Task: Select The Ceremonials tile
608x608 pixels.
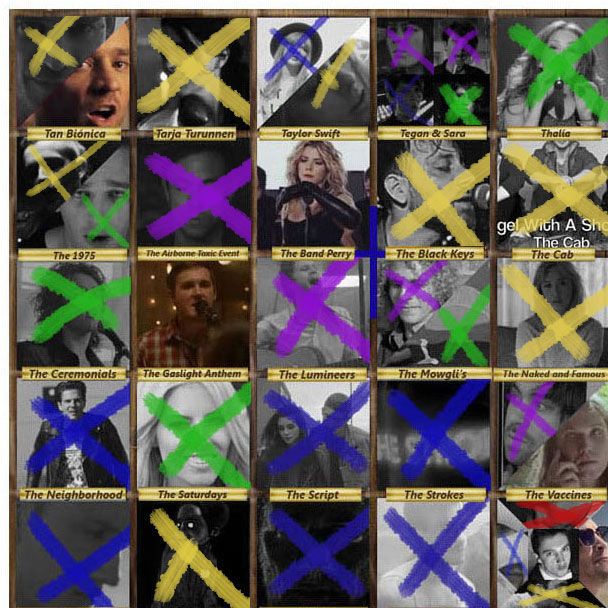Action: [73, 313]
